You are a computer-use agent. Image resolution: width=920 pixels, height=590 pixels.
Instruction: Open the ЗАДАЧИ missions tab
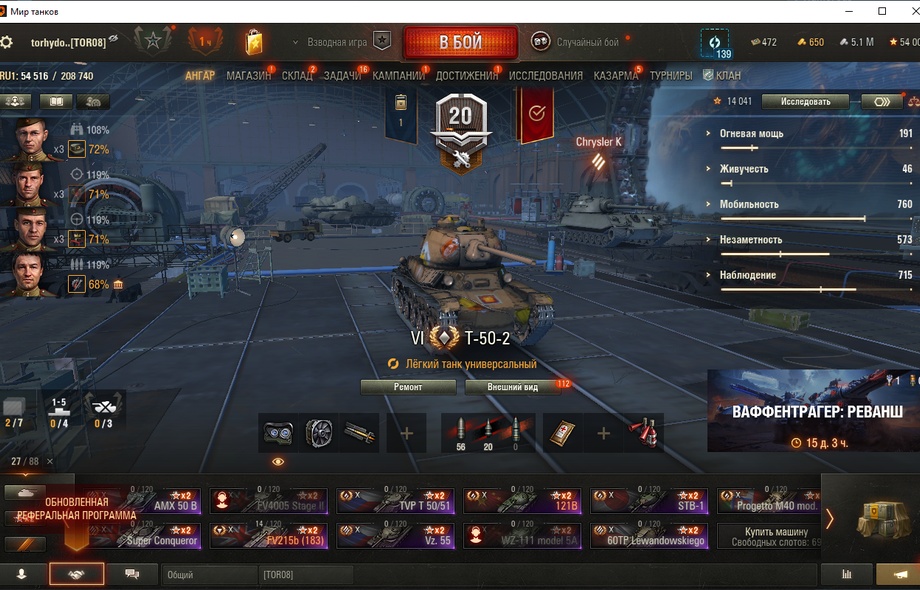pyautogui.click(x=342, y=76)
